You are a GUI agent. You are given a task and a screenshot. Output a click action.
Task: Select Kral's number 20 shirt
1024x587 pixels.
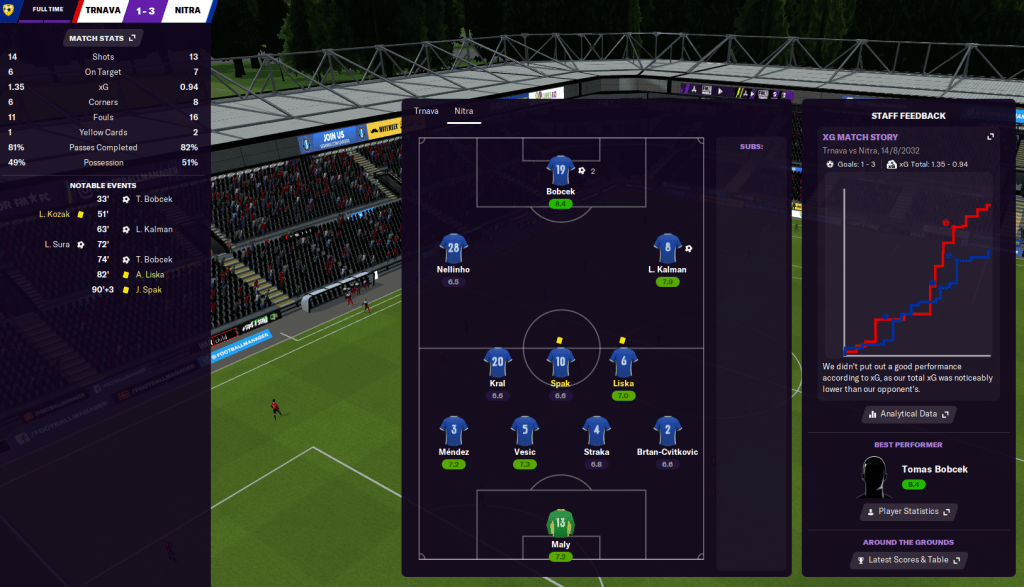click(498, 362)
